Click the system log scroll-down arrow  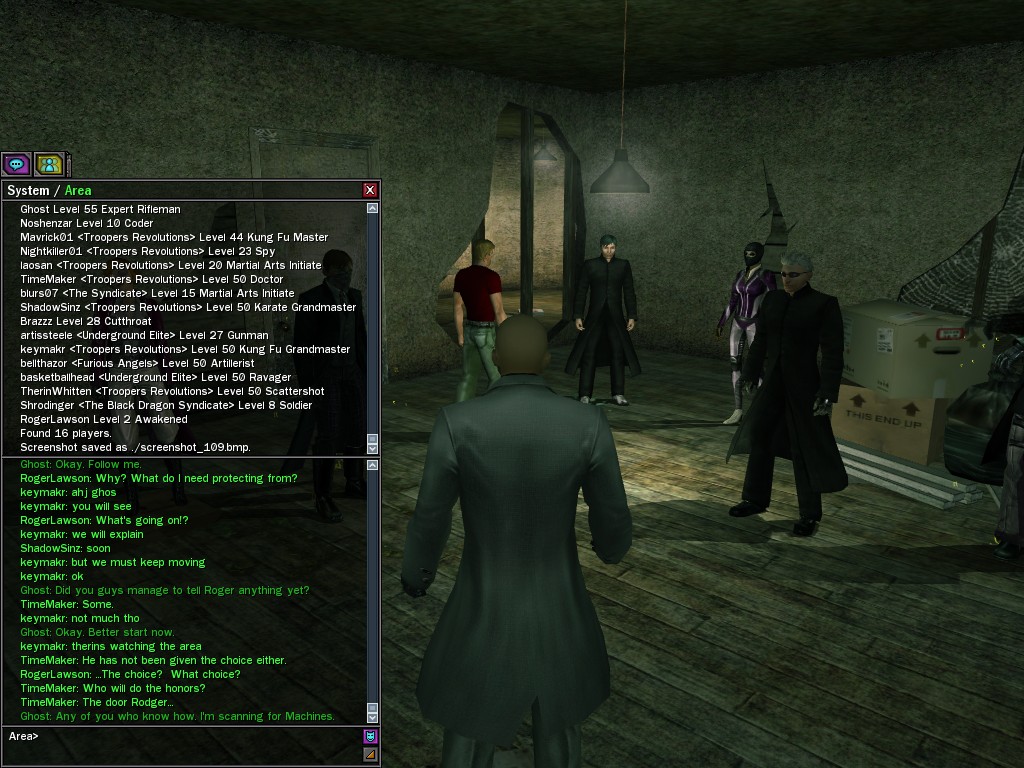click(373, 446)
